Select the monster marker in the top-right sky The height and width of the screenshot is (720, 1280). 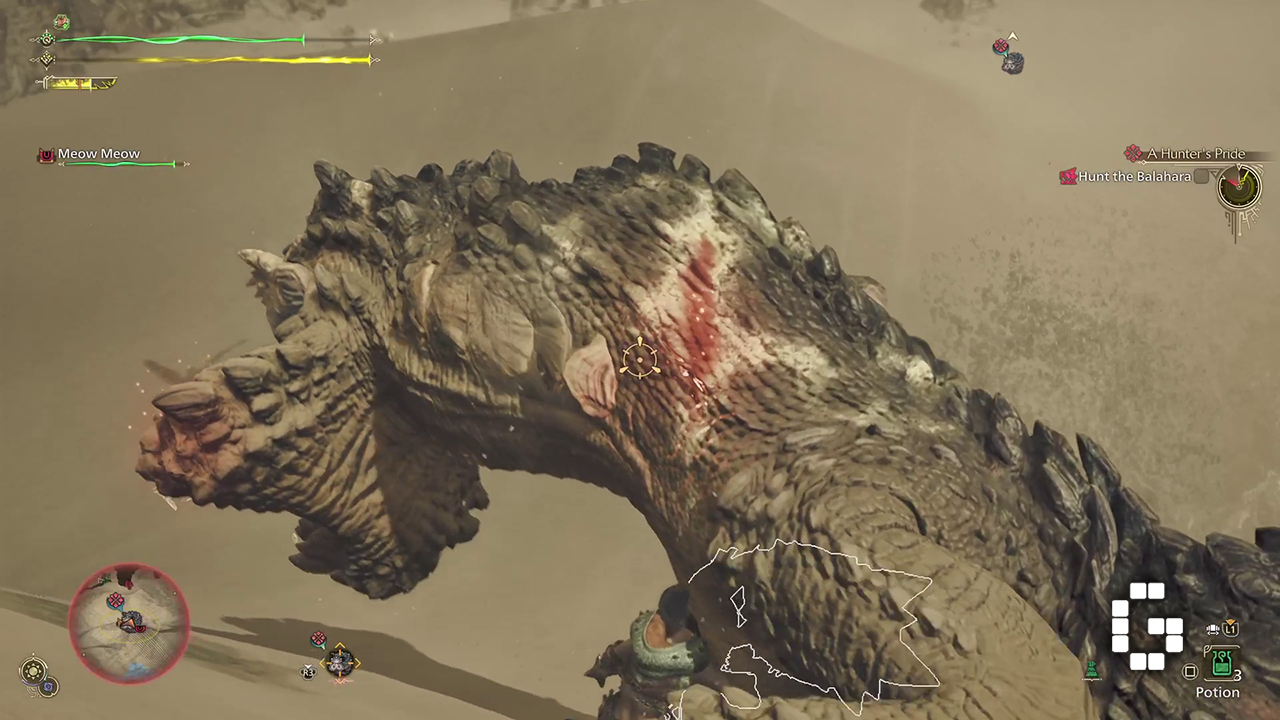pos(1011,62)
